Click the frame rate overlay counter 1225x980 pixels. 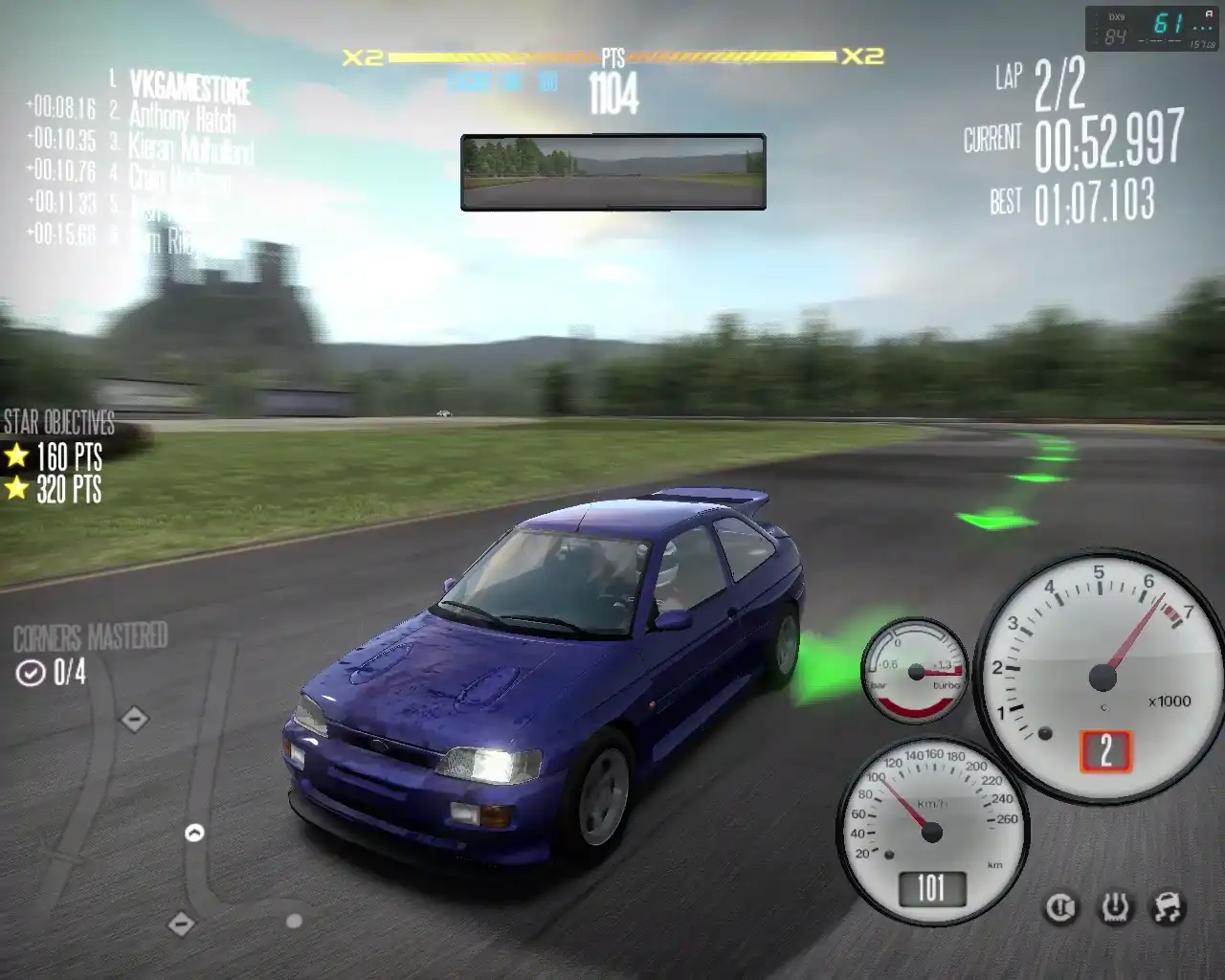tap(1153, 29)
